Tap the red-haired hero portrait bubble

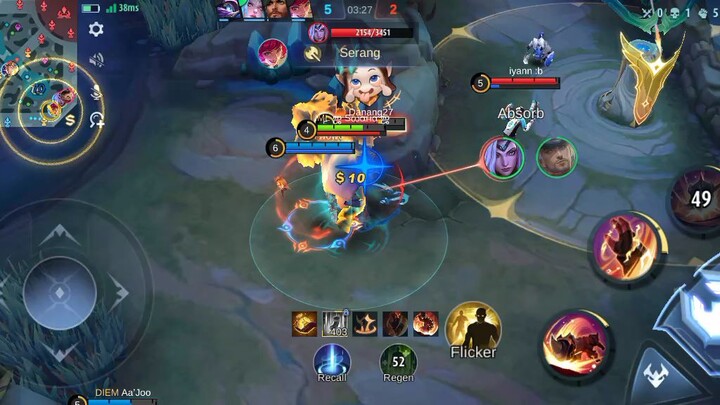click(272, 53)
